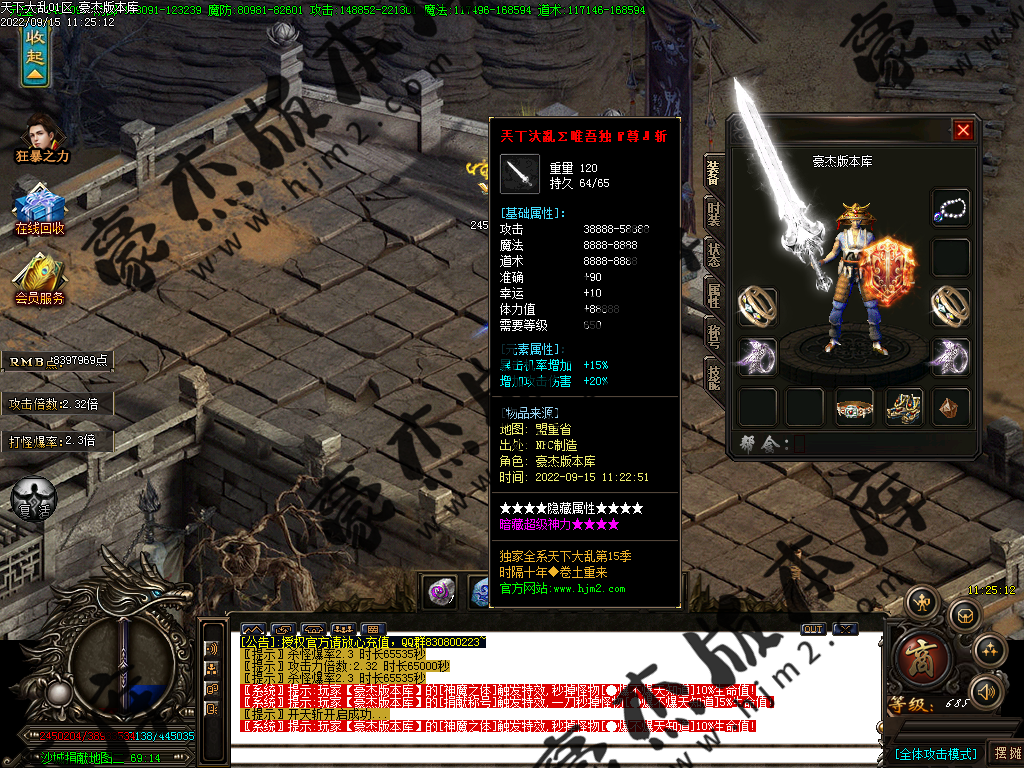Open the 在线回收 online recycling

pos(40,212)
